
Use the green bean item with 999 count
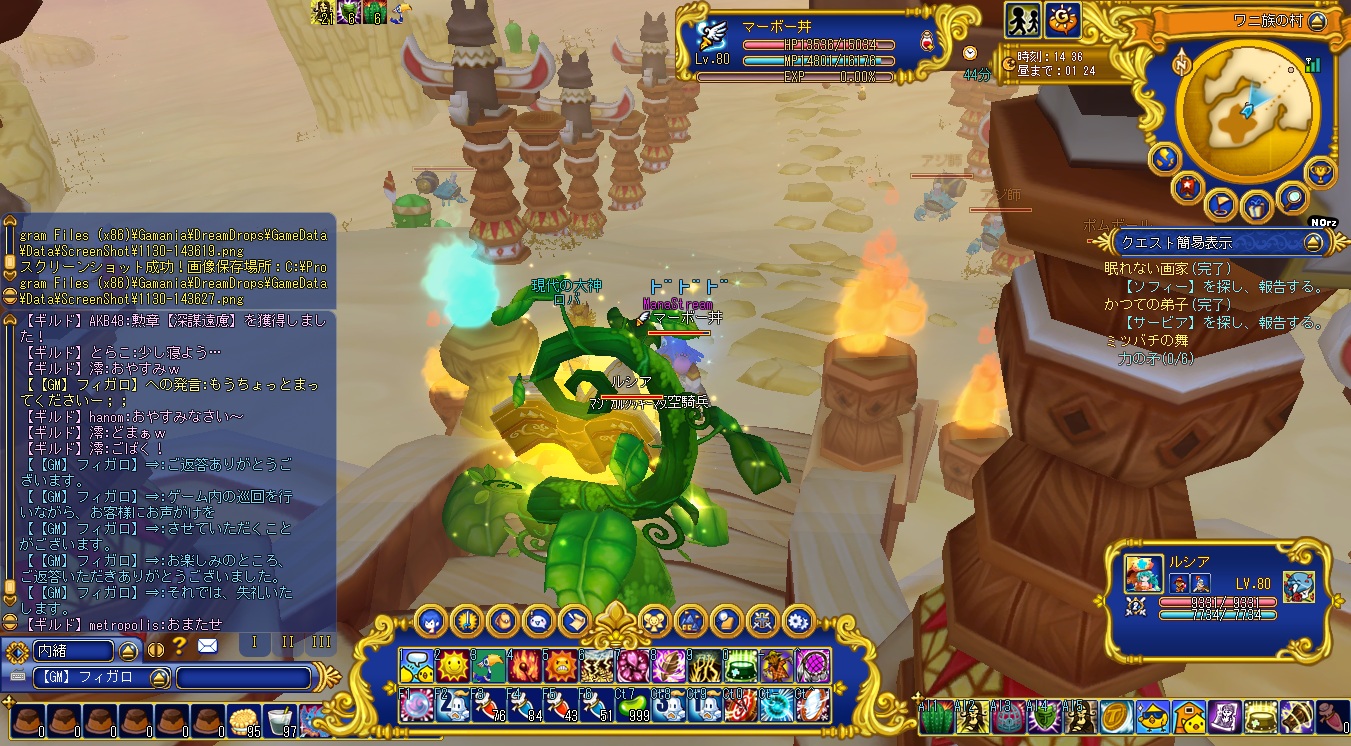[633, 706]
